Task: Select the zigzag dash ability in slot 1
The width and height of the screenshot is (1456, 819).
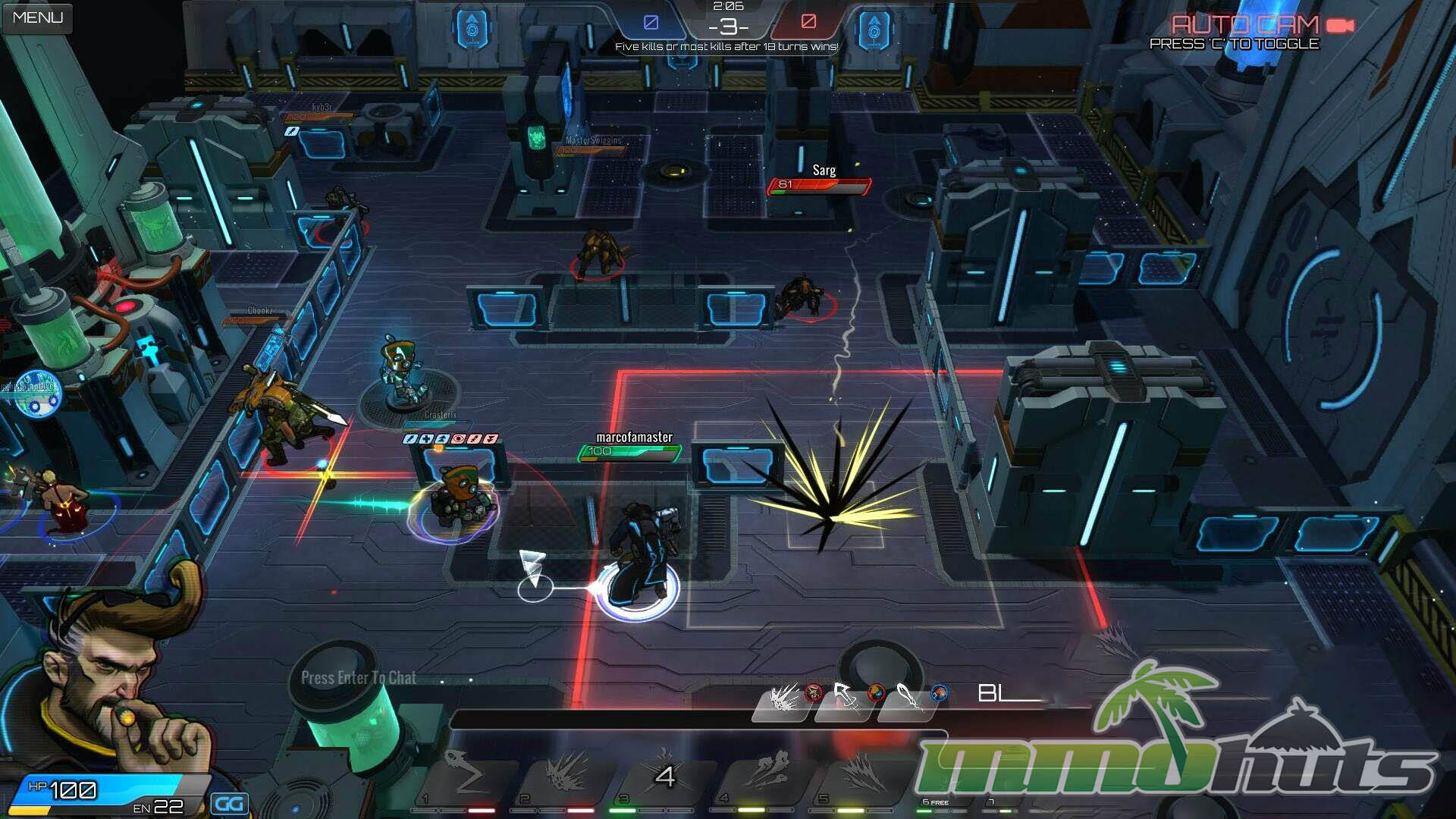Action: 464,776
